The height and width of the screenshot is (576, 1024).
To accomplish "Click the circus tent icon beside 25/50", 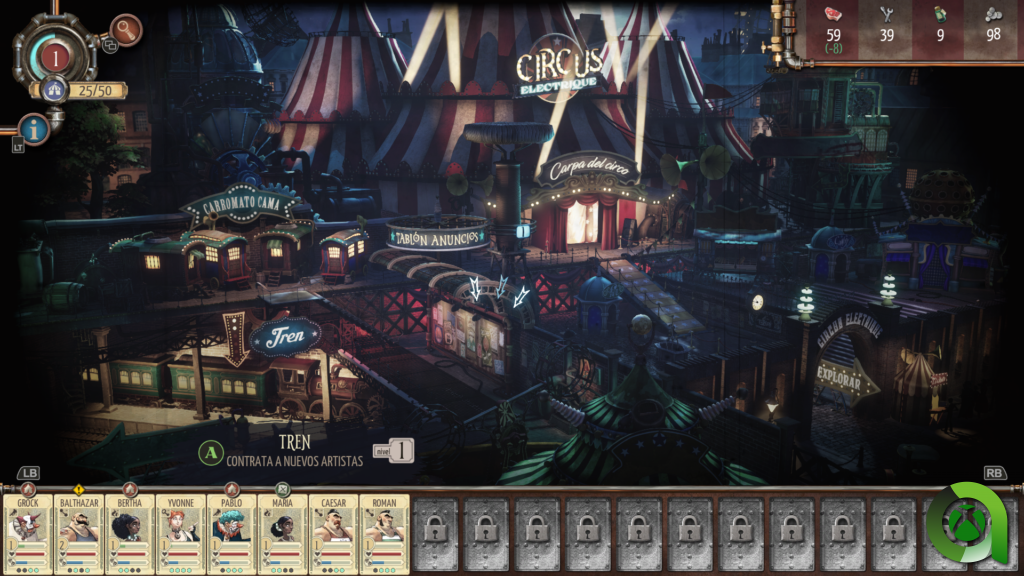I will pos(55,90).
